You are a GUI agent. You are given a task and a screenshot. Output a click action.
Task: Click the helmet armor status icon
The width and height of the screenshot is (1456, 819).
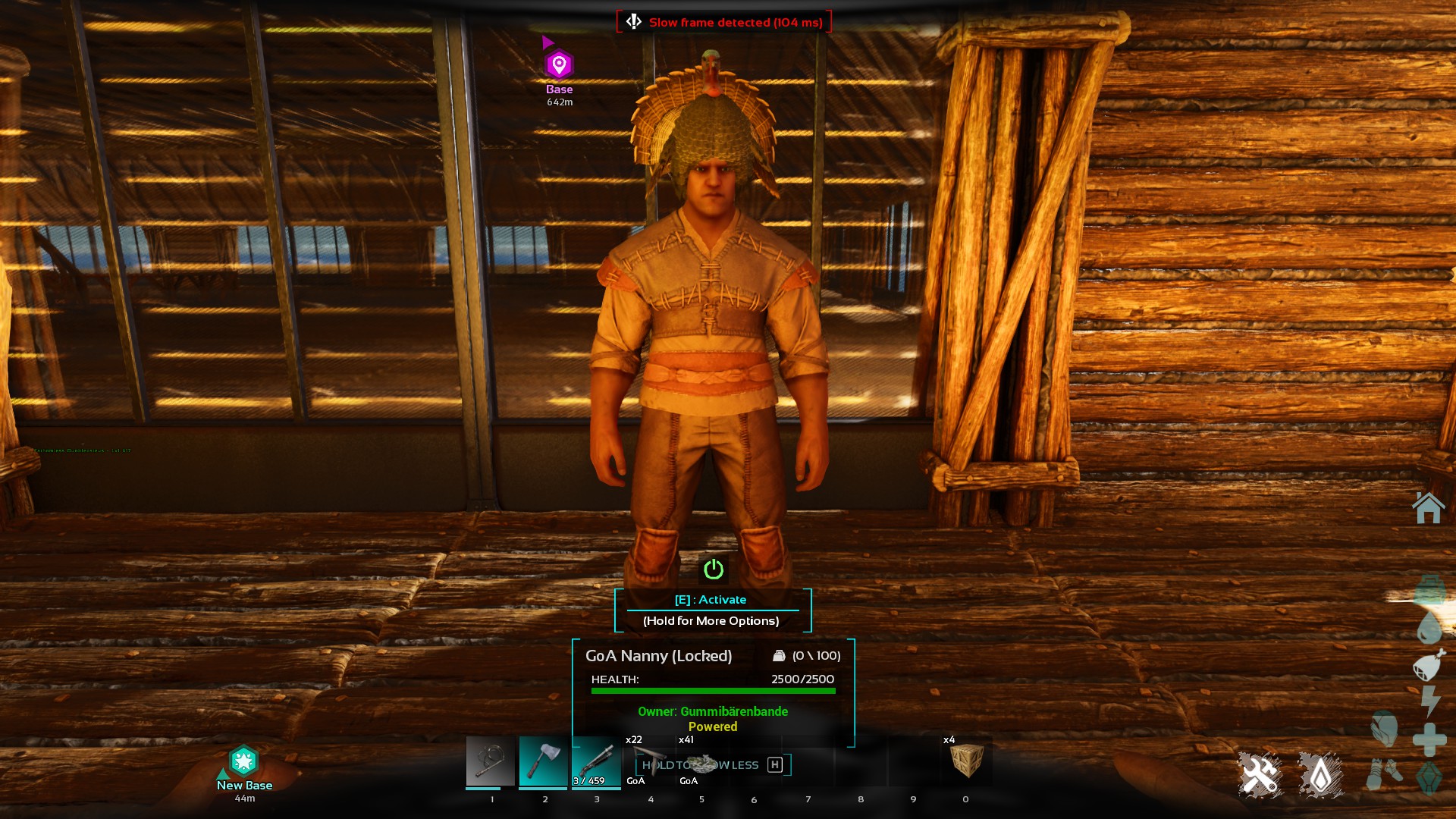click(x=1385, y=730)
